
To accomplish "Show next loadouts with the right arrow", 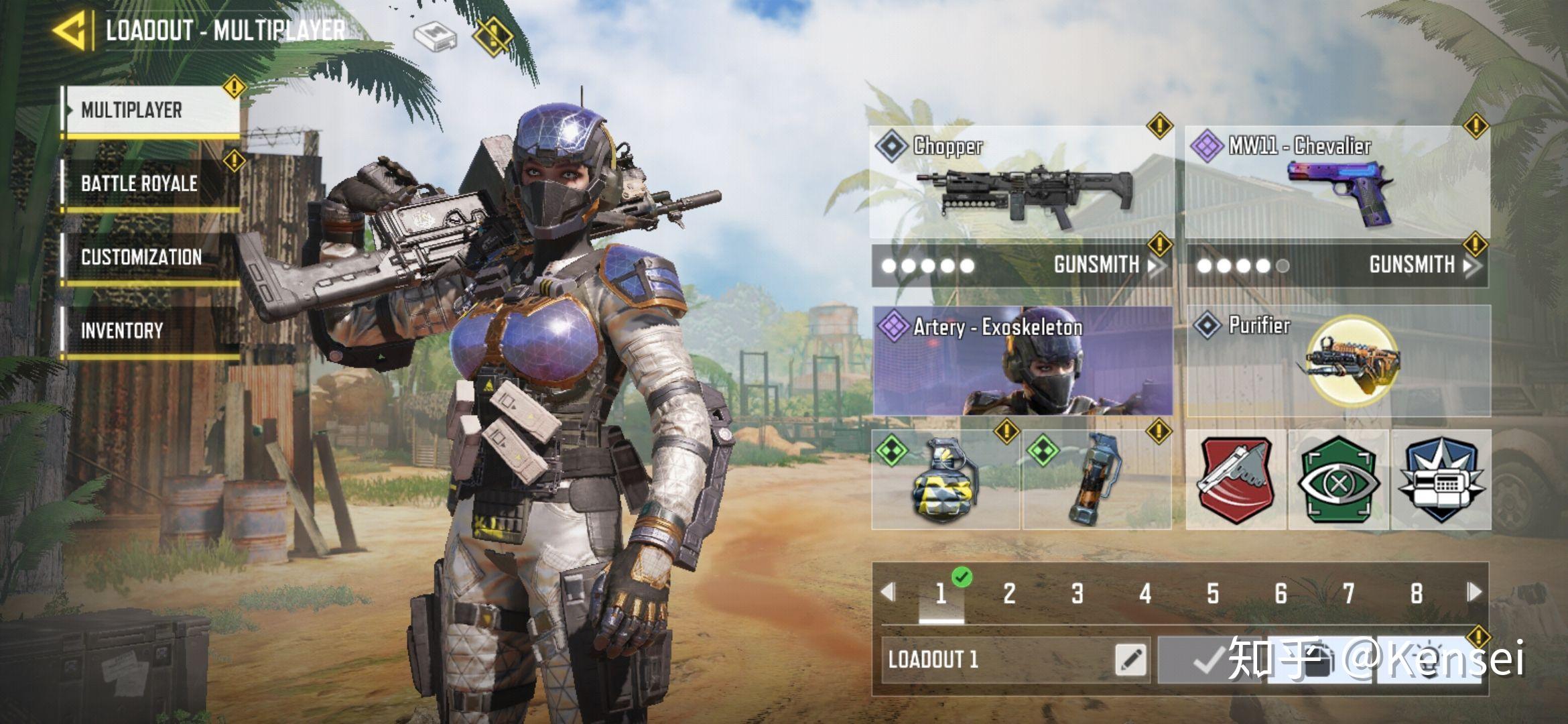I will [x=1474, y=593].
